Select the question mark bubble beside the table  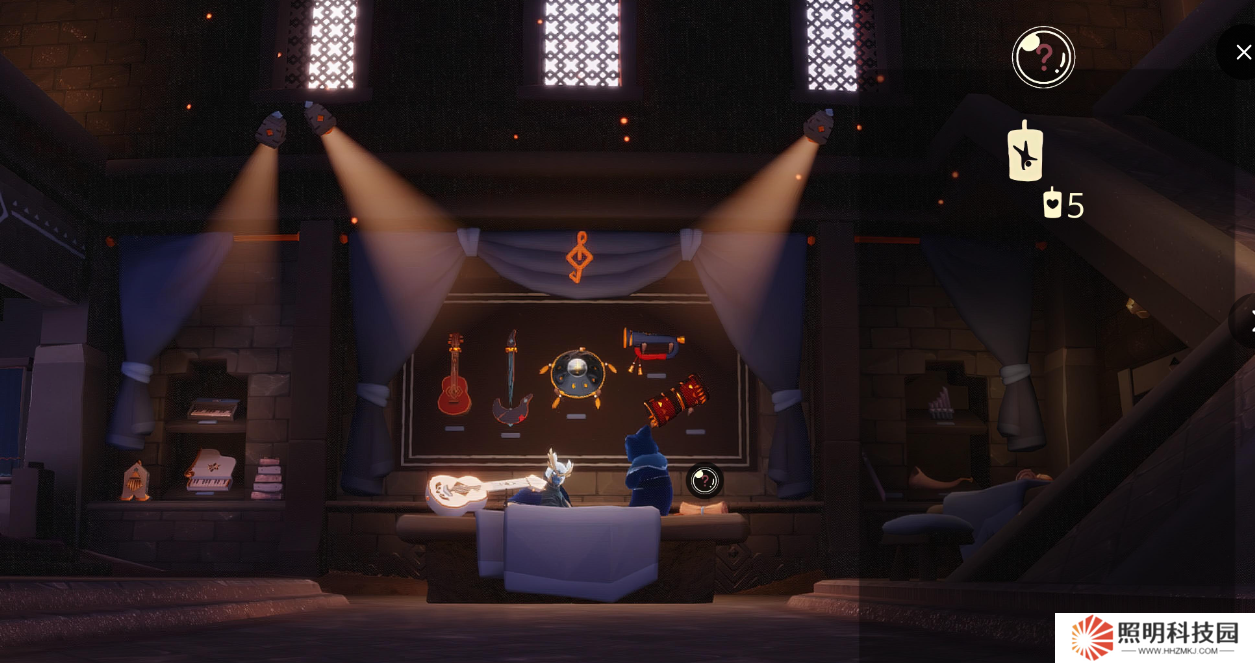point(705,481)
